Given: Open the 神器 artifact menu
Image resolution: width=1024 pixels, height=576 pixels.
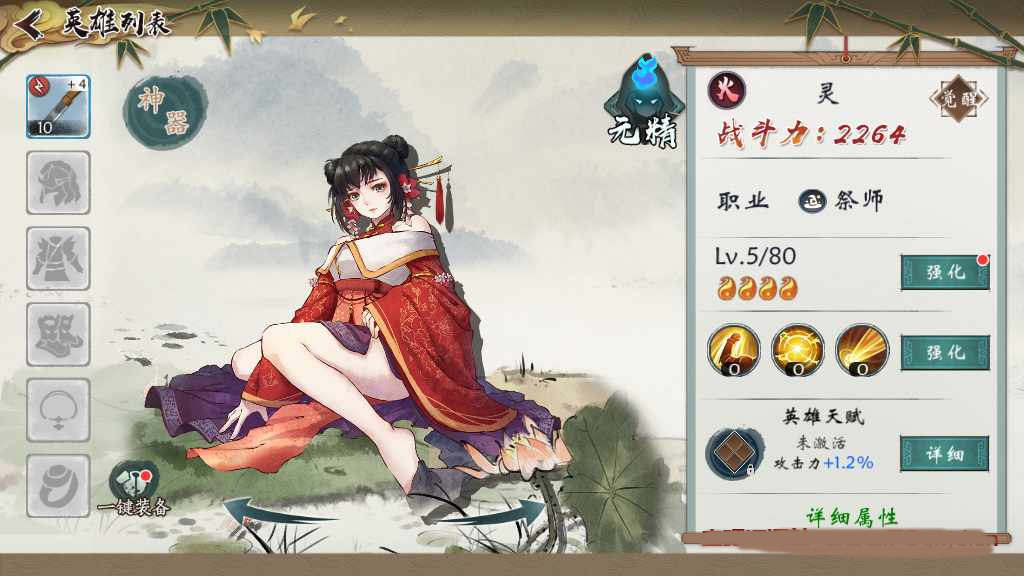Looking at the screenshot, I should 163,111.
